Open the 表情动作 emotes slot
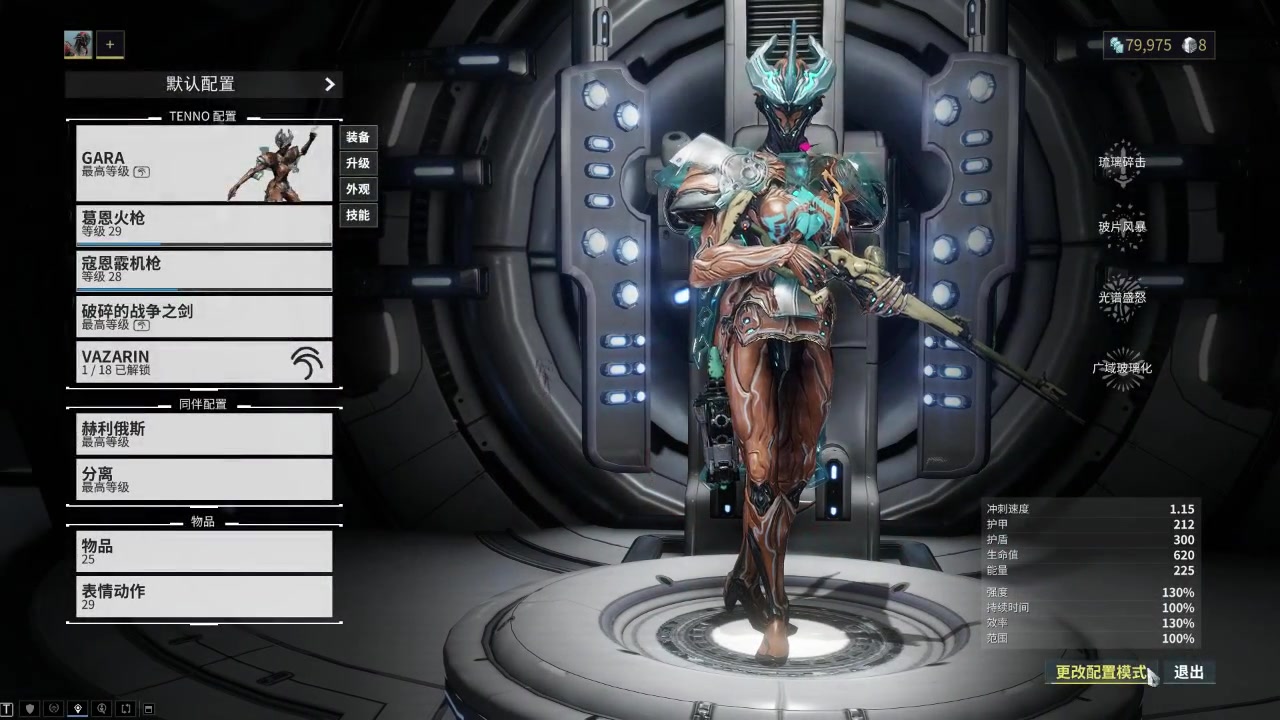The height and width of the screenshot is (720, 1280). [204, 597]
